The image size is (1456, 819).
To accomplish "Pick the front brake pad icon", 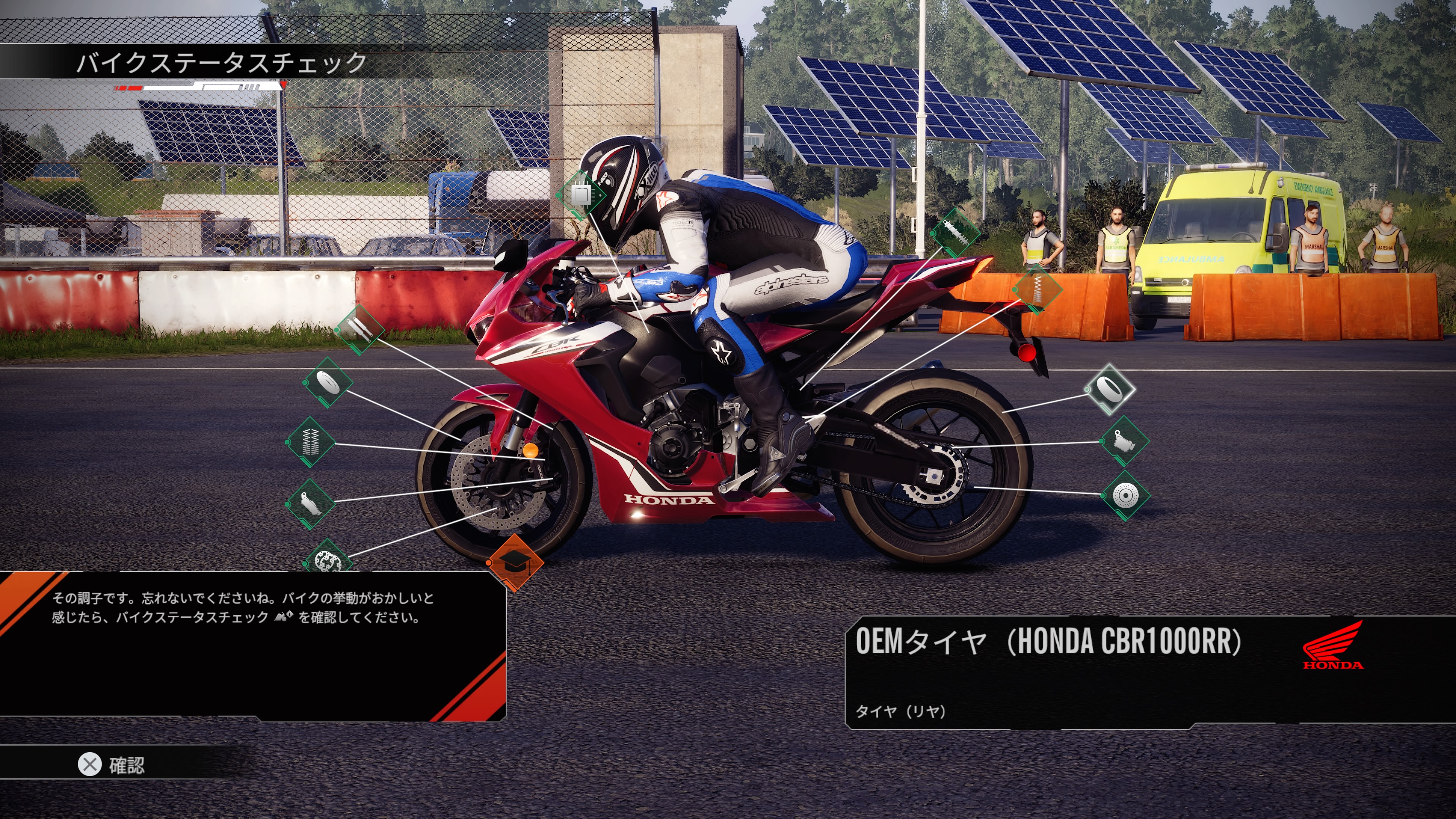I will point(310,503).
